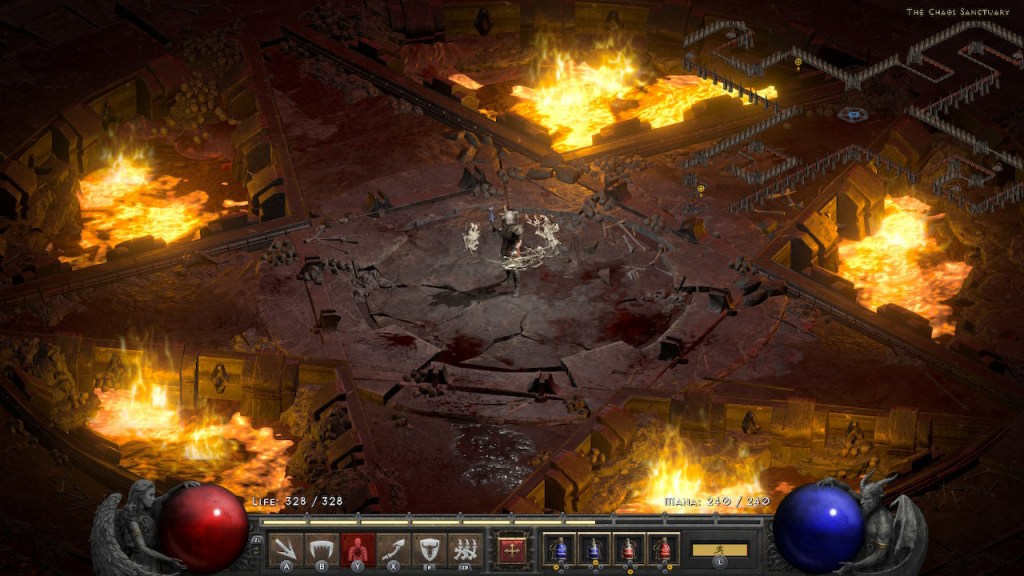The image size is (1024, 576).
Task: Choose the highlighted red figure skill
Action: point(357,548)
